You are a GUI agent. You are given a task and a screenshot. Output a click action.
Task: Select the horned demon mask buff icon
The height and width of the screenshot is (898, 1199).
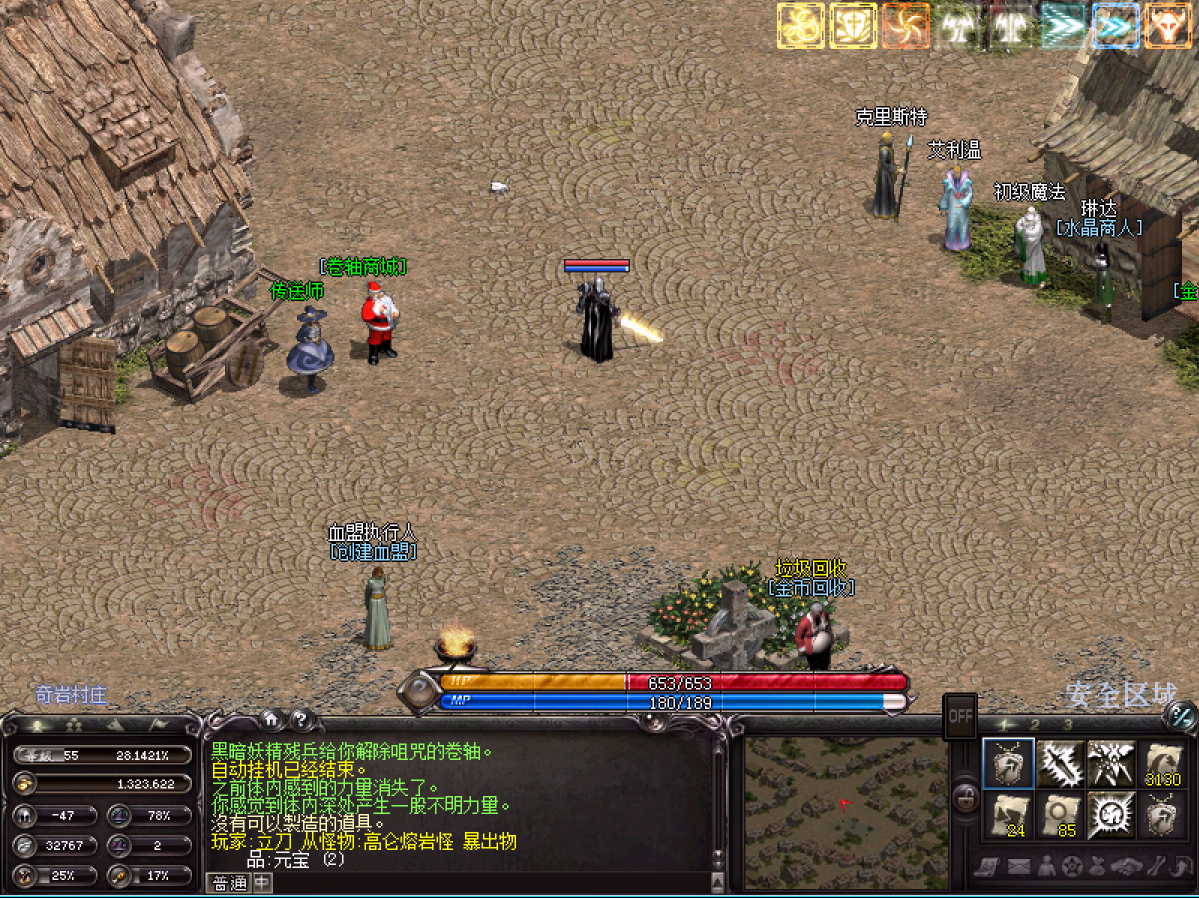1167,26
